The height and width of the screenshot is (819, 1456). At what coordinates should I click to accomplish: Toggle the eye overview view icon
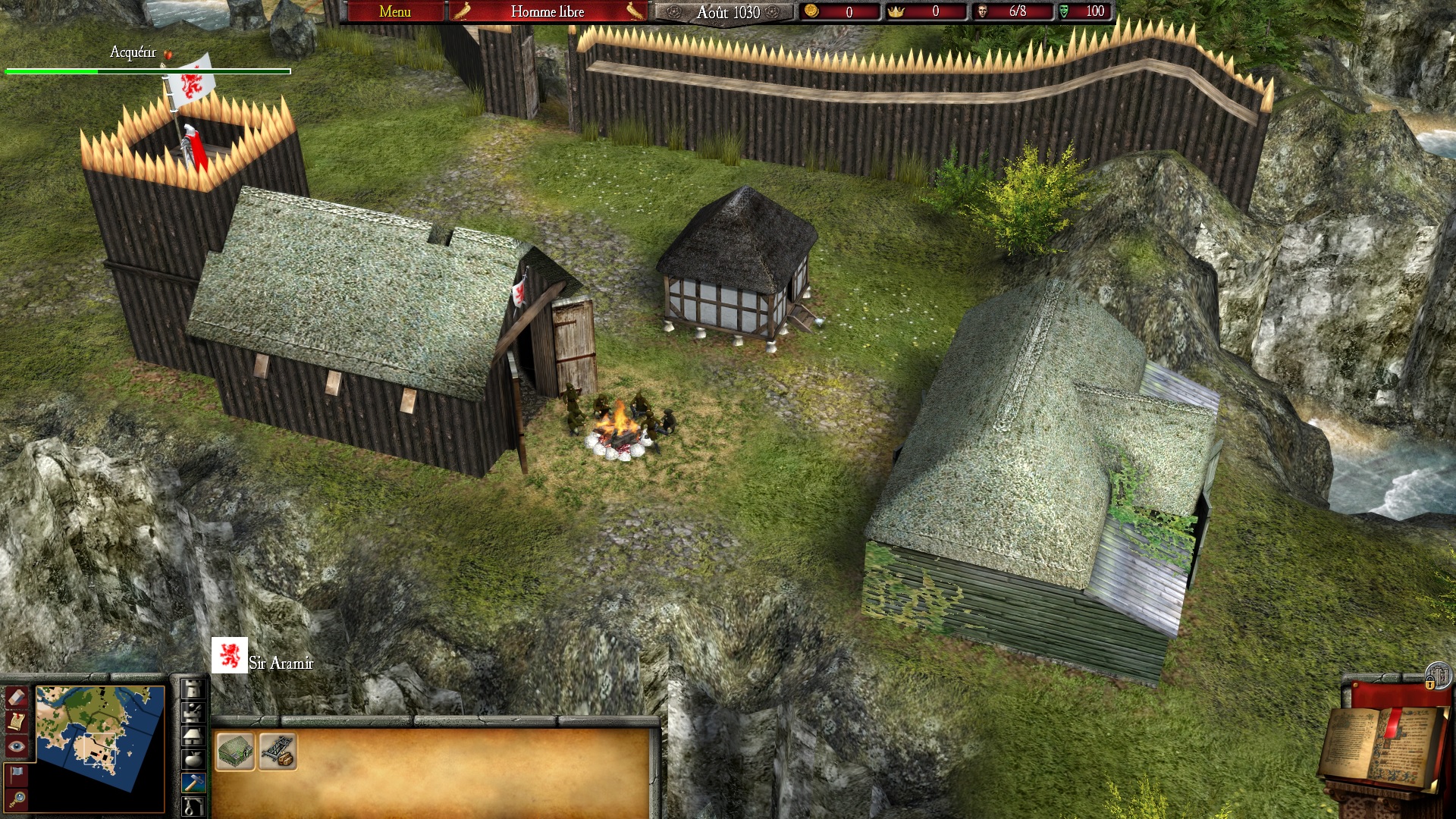pyautogui.click(x=16, y=745)
